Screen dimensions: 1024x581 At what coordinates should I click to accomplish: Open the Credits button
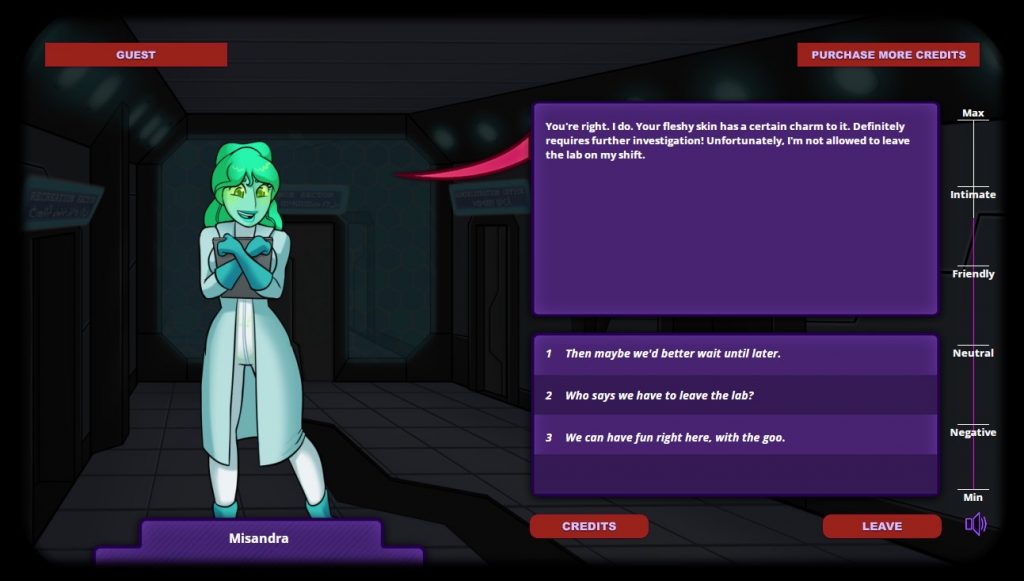point(589,526)
